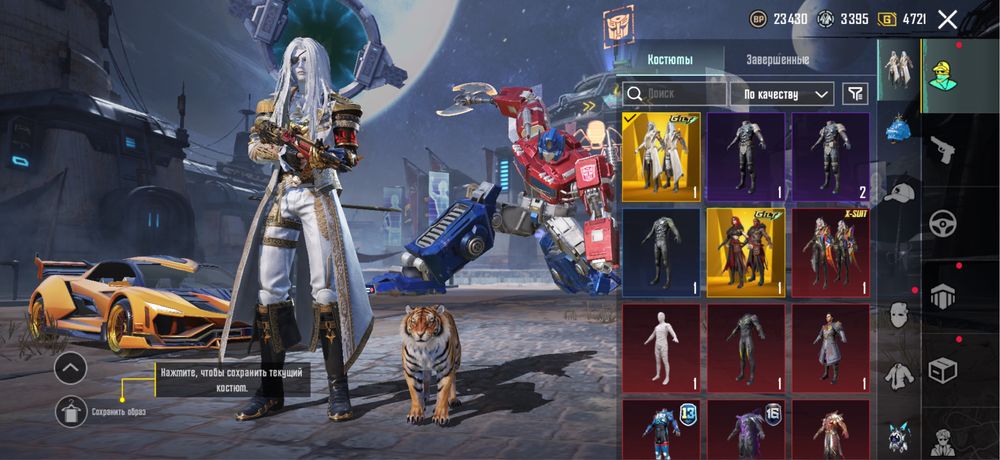Open the Завершённые tab
The width and height of the screenshot is (1000, 460).
[x=777, y=59]
